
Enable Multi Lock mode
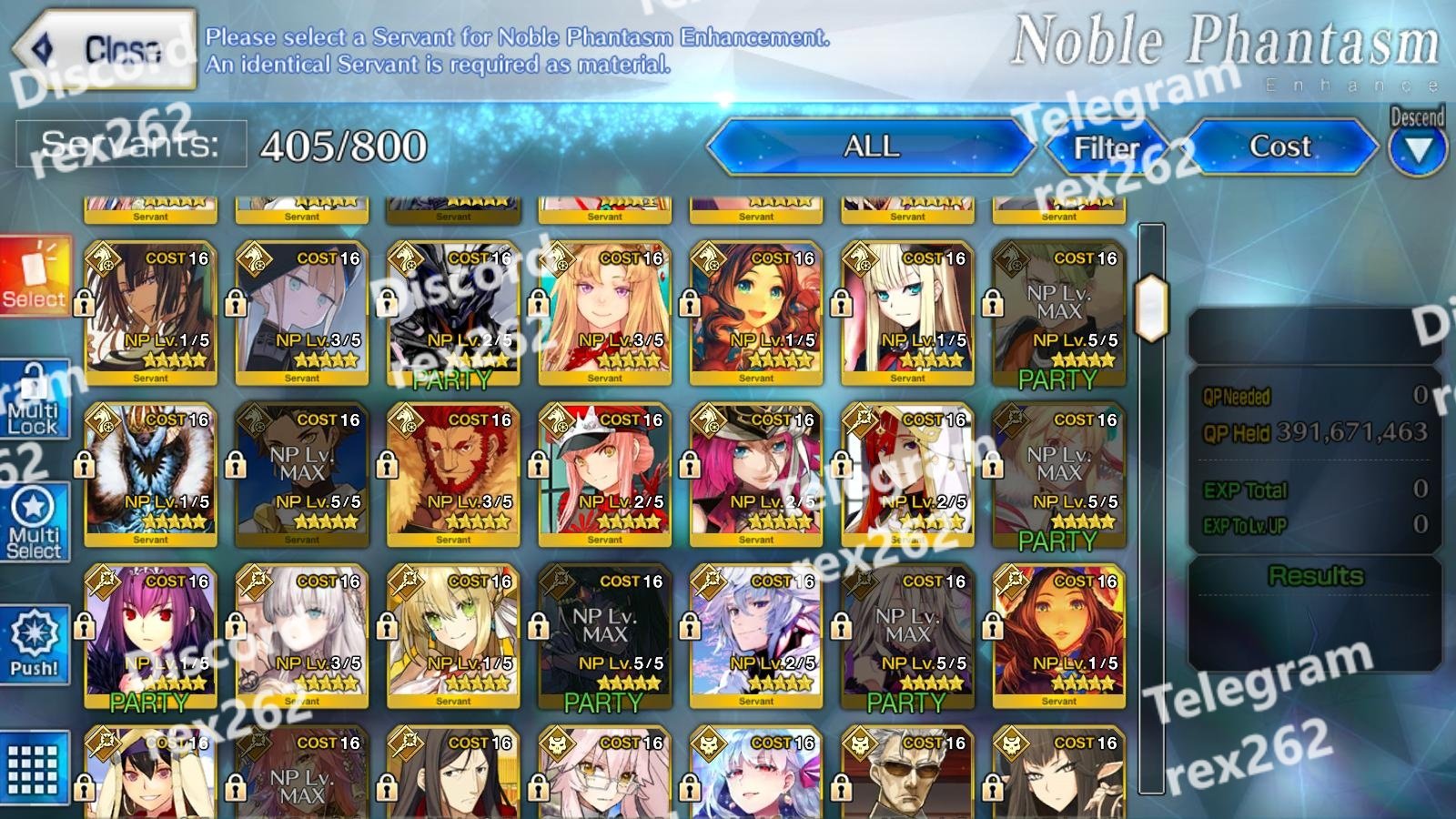click(35, 400)
